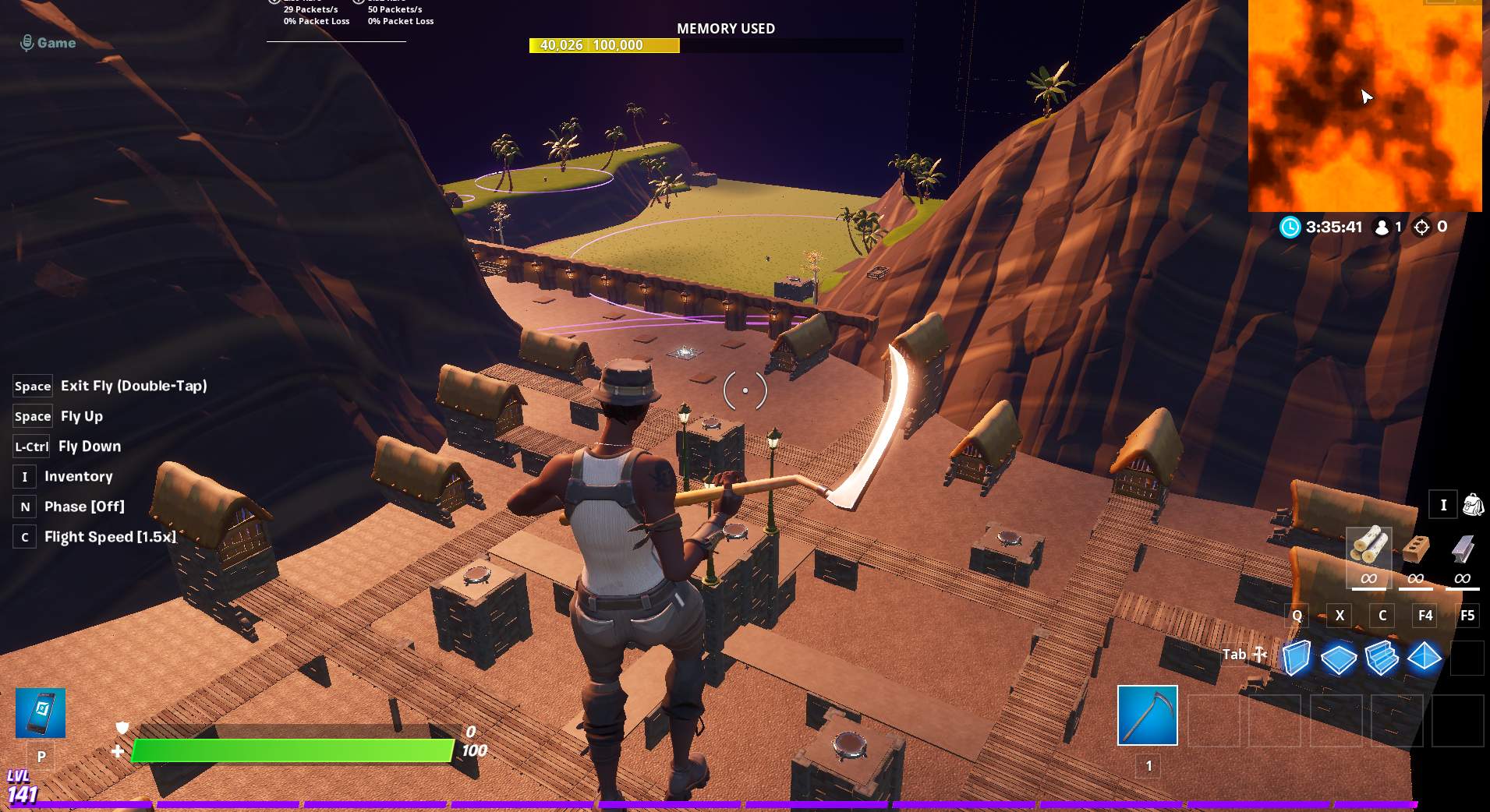Open the backpack inventory icon

(x=1473, y=505)
